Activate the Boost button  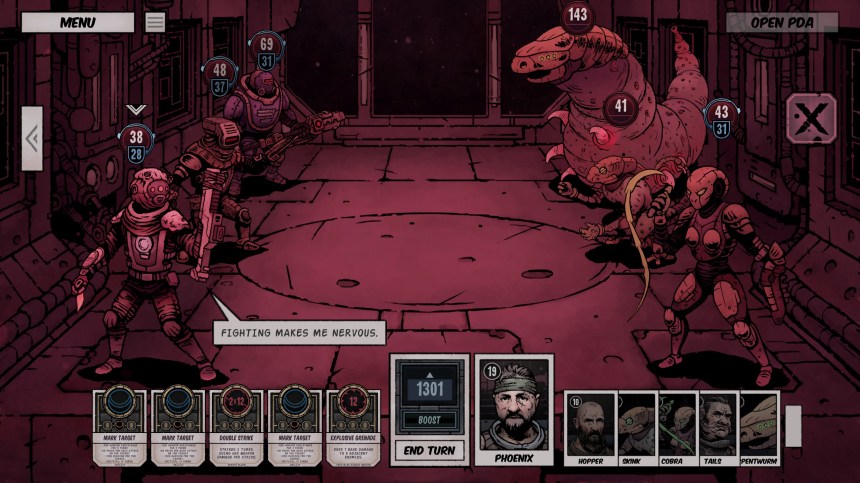tap(429, 419)
